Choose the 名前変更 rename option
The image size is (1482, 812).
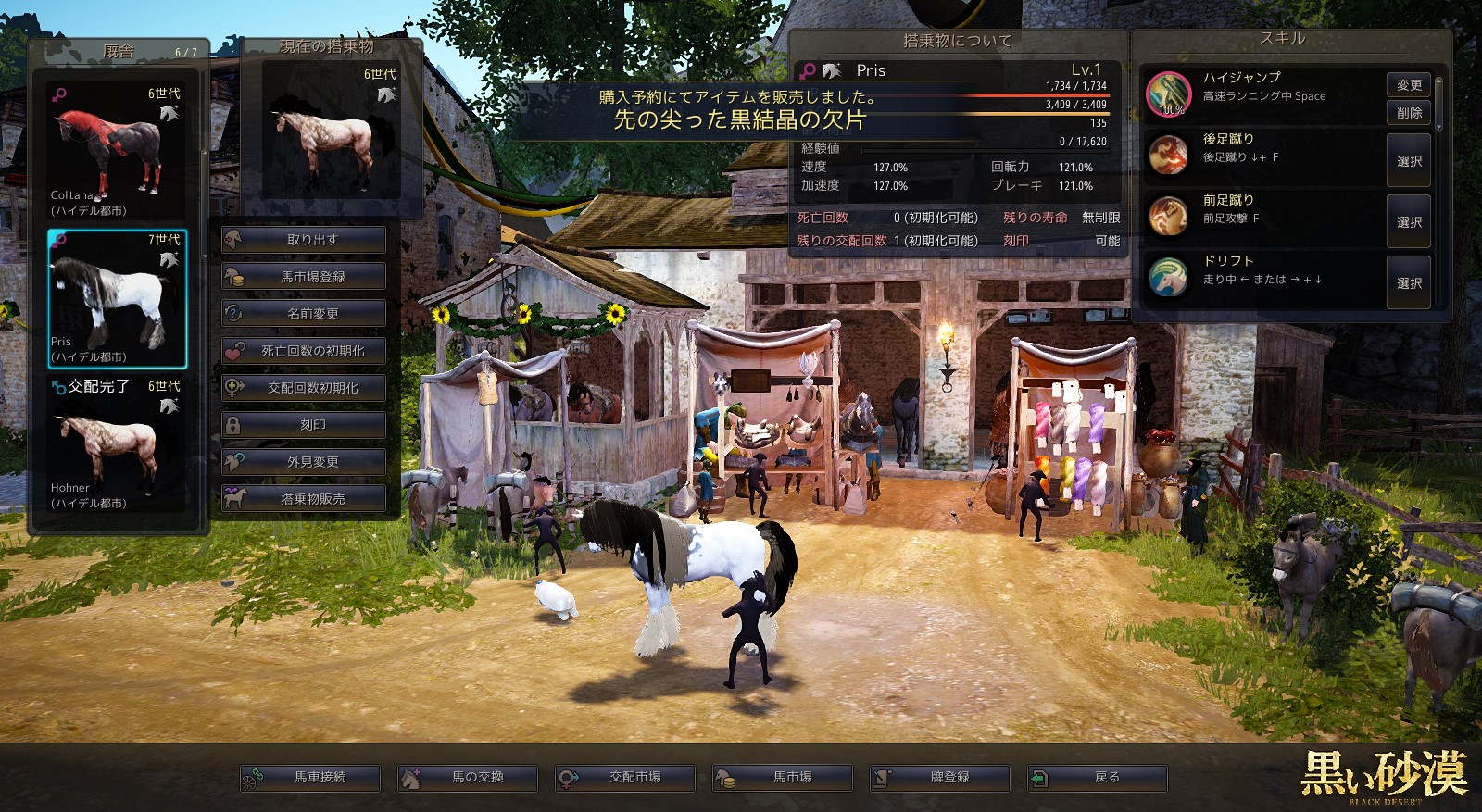coord(304,314)
